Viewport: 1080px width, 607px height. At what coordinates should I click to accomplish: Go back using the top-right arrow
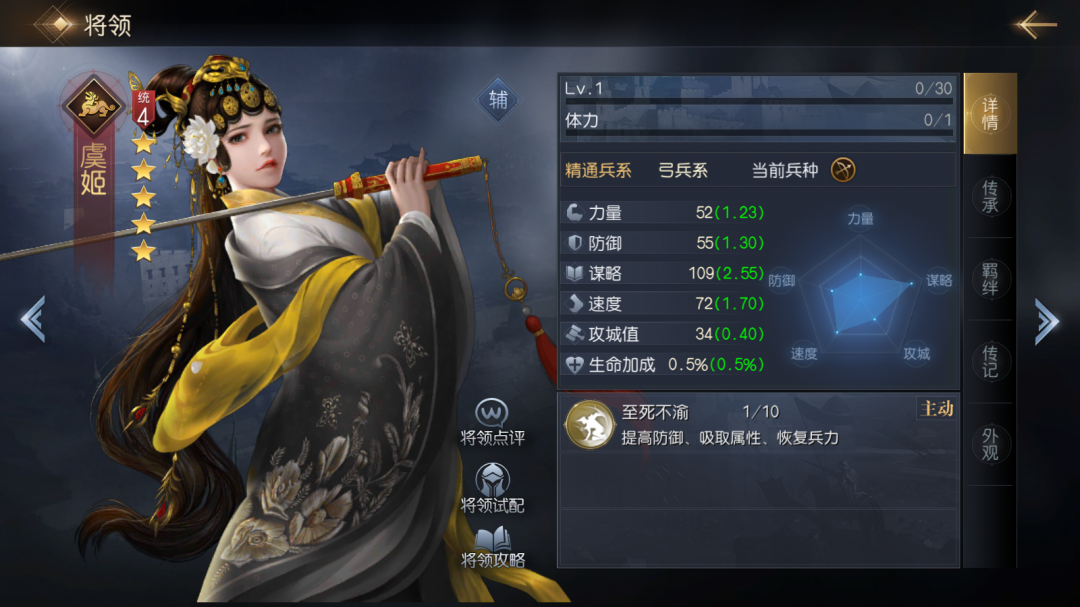[x=1035, y=25]
